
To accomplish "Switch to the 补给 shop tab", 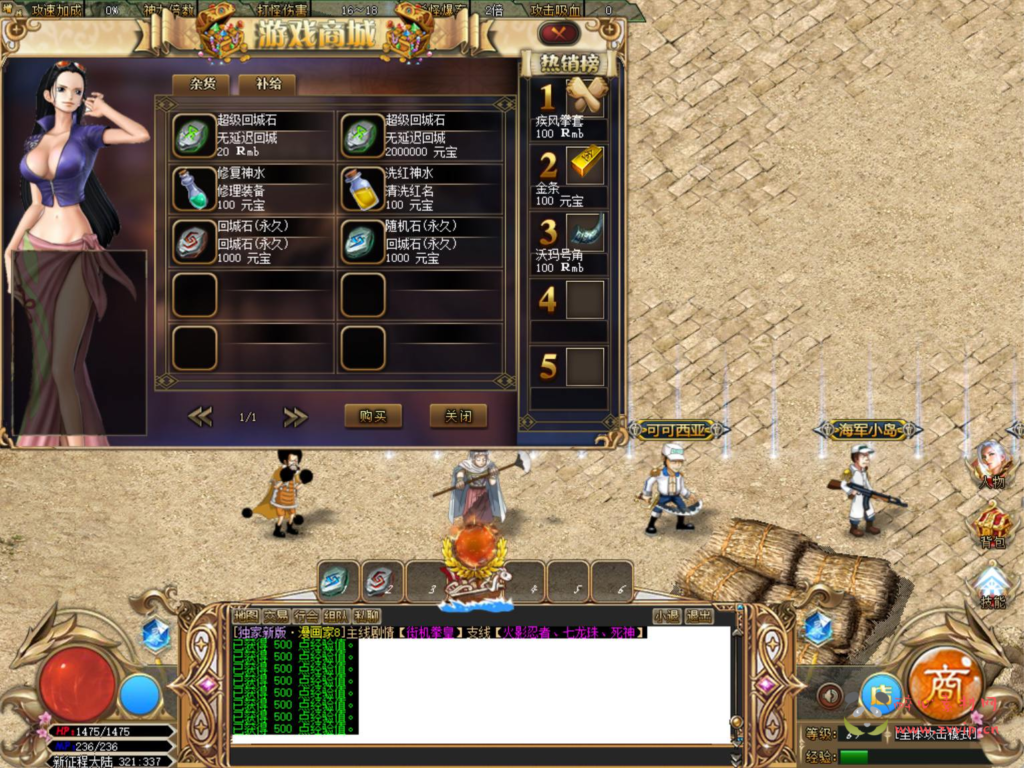I will [267, 85].
